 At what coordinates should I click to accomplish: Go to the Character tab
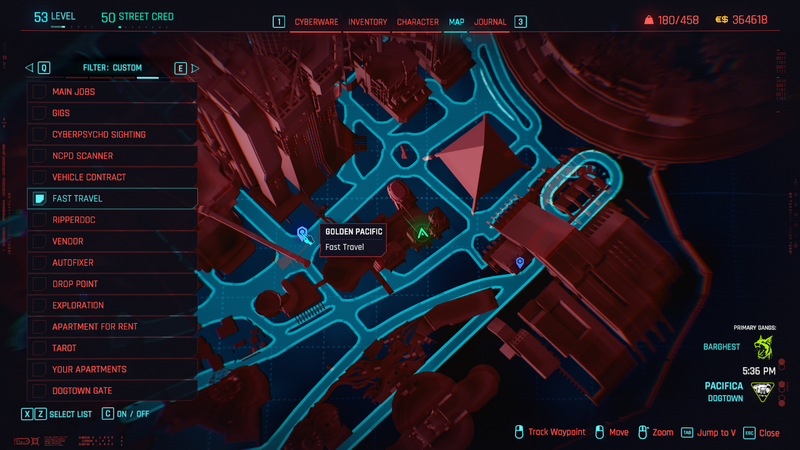tap(417, 21)
